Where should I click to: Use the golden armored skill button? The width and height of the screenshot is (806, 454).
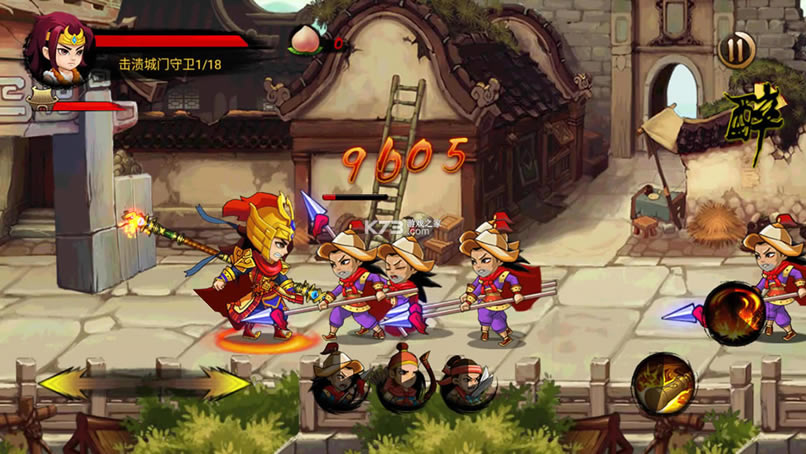pos(663,384)
